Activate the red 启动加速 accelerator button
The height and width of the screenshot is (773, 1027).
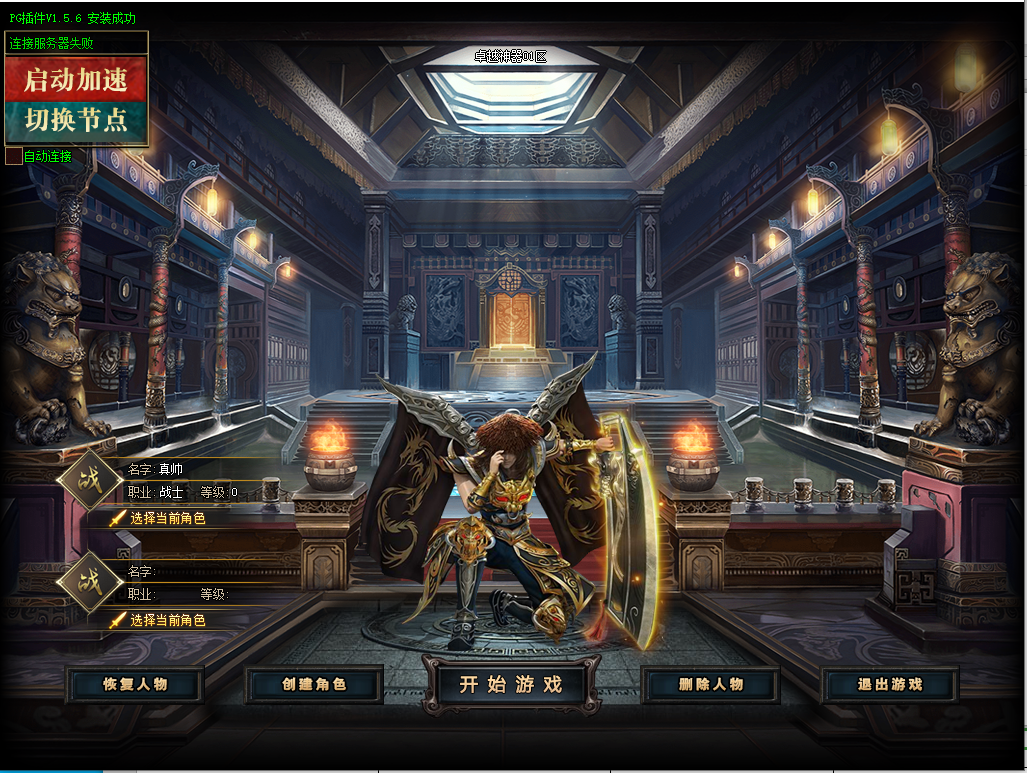point(77,80)
